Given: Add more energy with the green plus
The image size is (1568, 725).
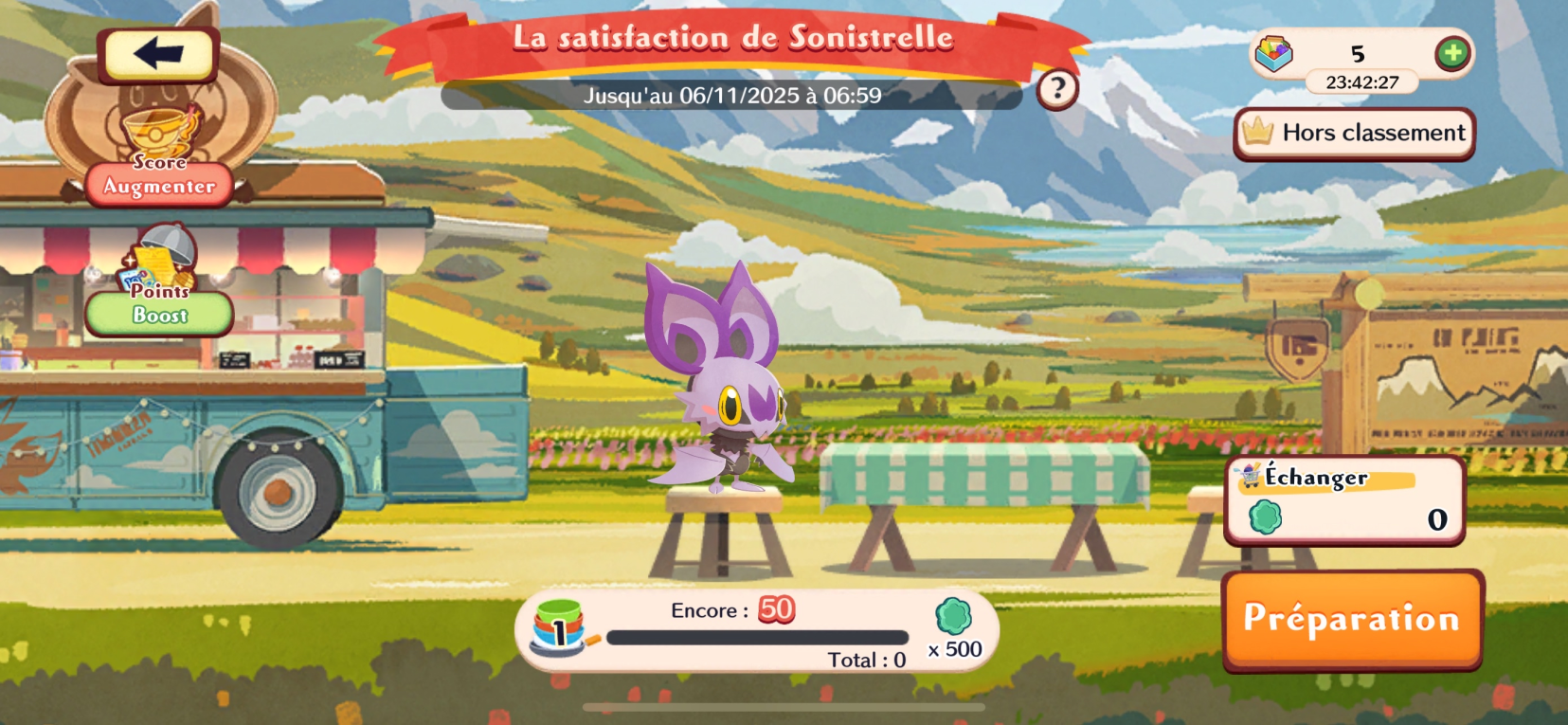Looking at the screenshot, I should tap(1451, 53).
